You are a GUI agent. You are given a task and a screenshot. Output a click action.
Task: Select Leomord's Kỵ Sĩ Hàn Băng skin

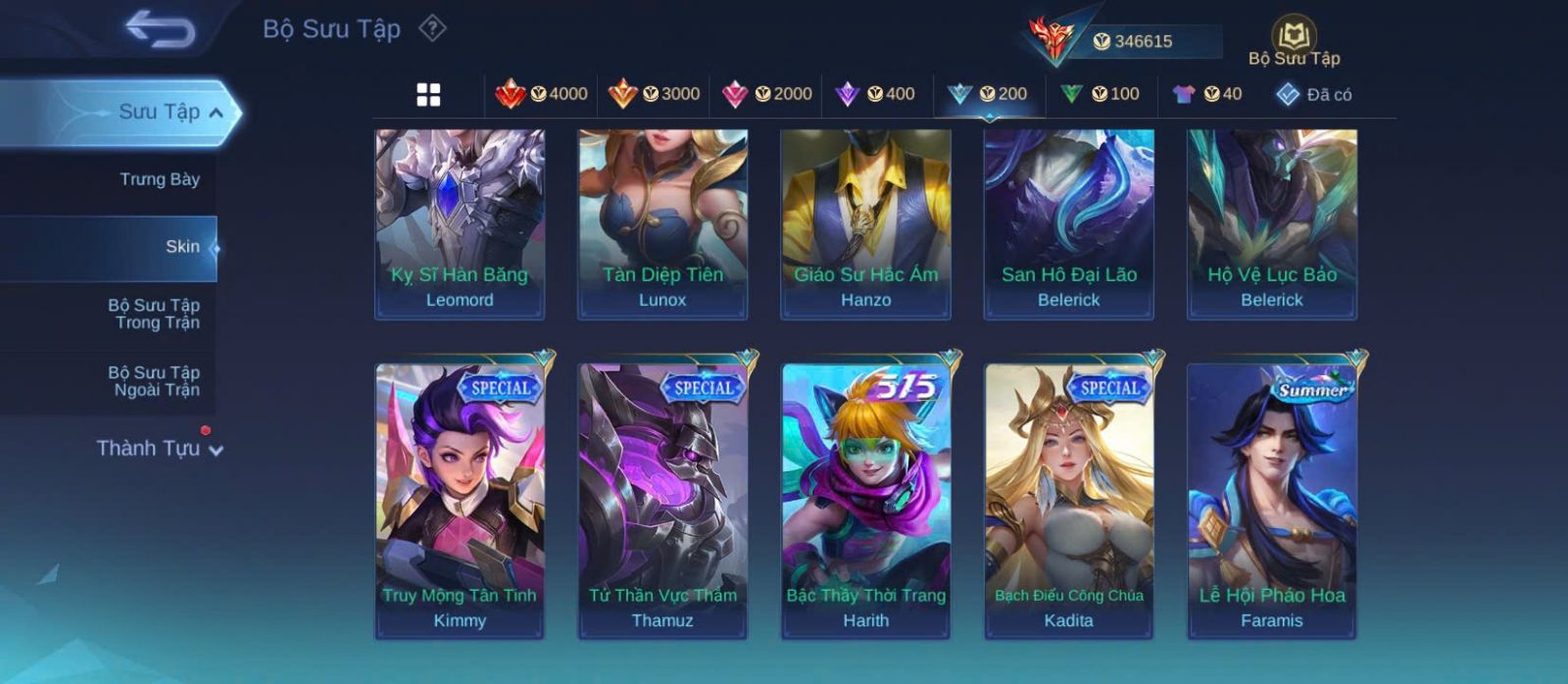click(460, 223)
